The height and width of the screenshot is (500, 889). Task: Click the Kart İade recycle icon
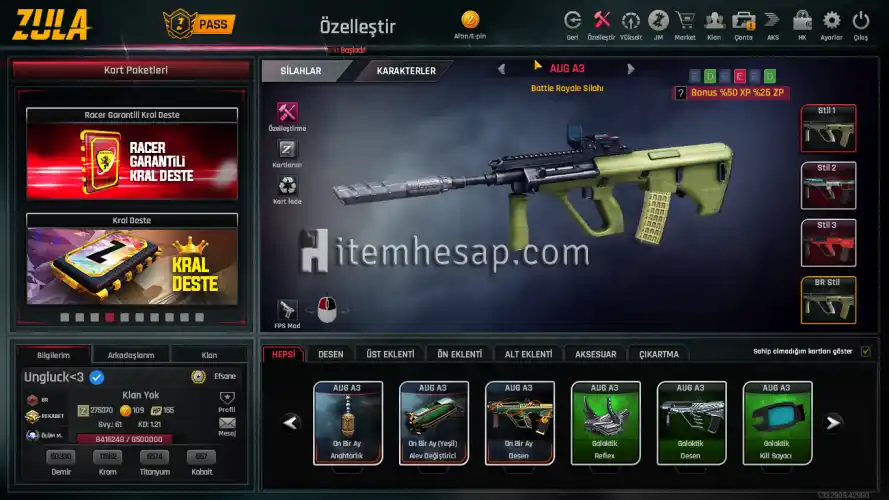point(287,186)
